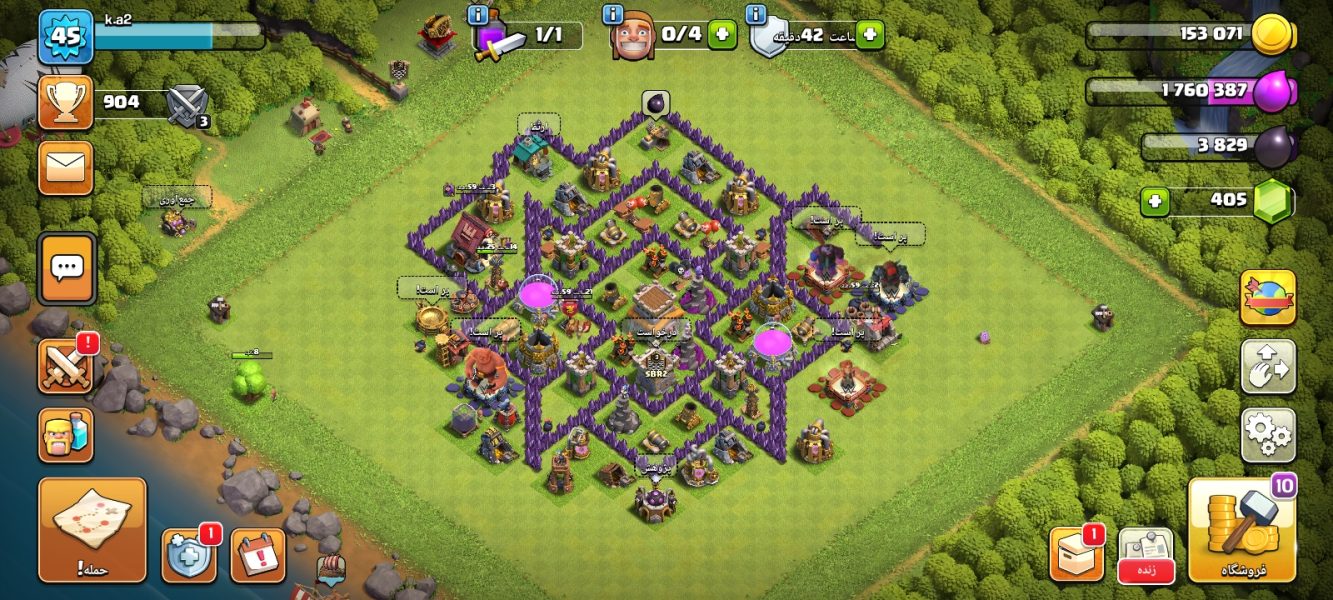Viewport: 1333px width, 600px height.
Task: Tap the green plus beside builder count
Action: pyautogui.click(x=722, y=35)
